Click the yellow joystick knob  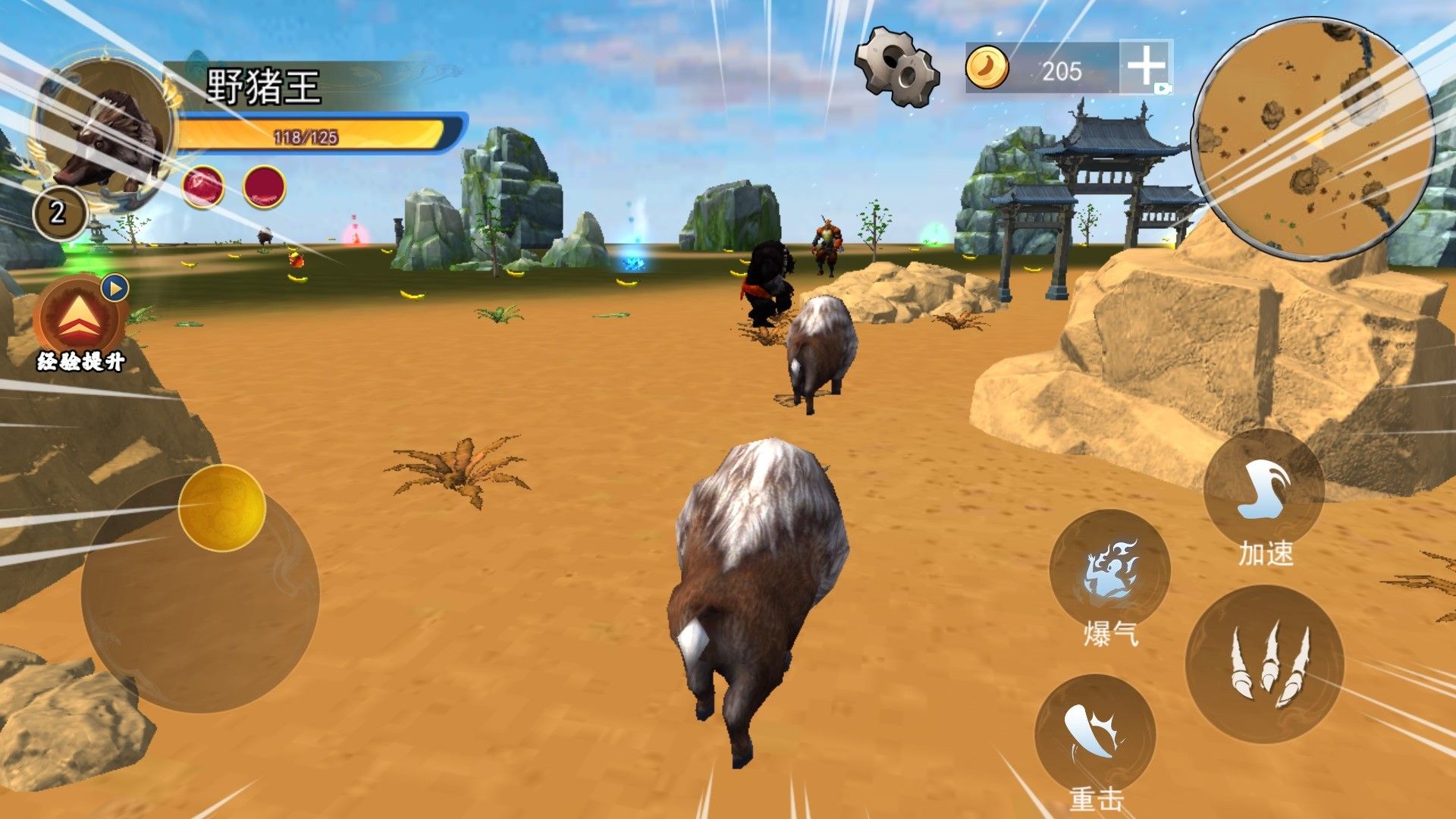[222, 507]
